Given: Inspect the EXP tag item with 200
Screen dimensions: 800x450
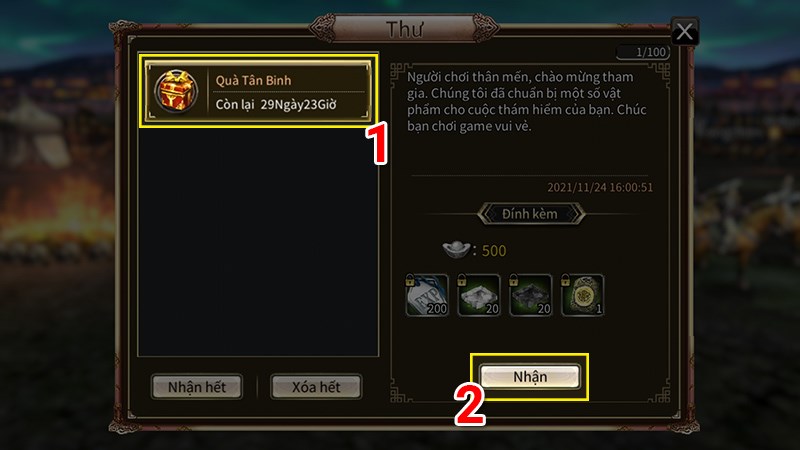Looking at the screenshot, I should tap(427, 295).
